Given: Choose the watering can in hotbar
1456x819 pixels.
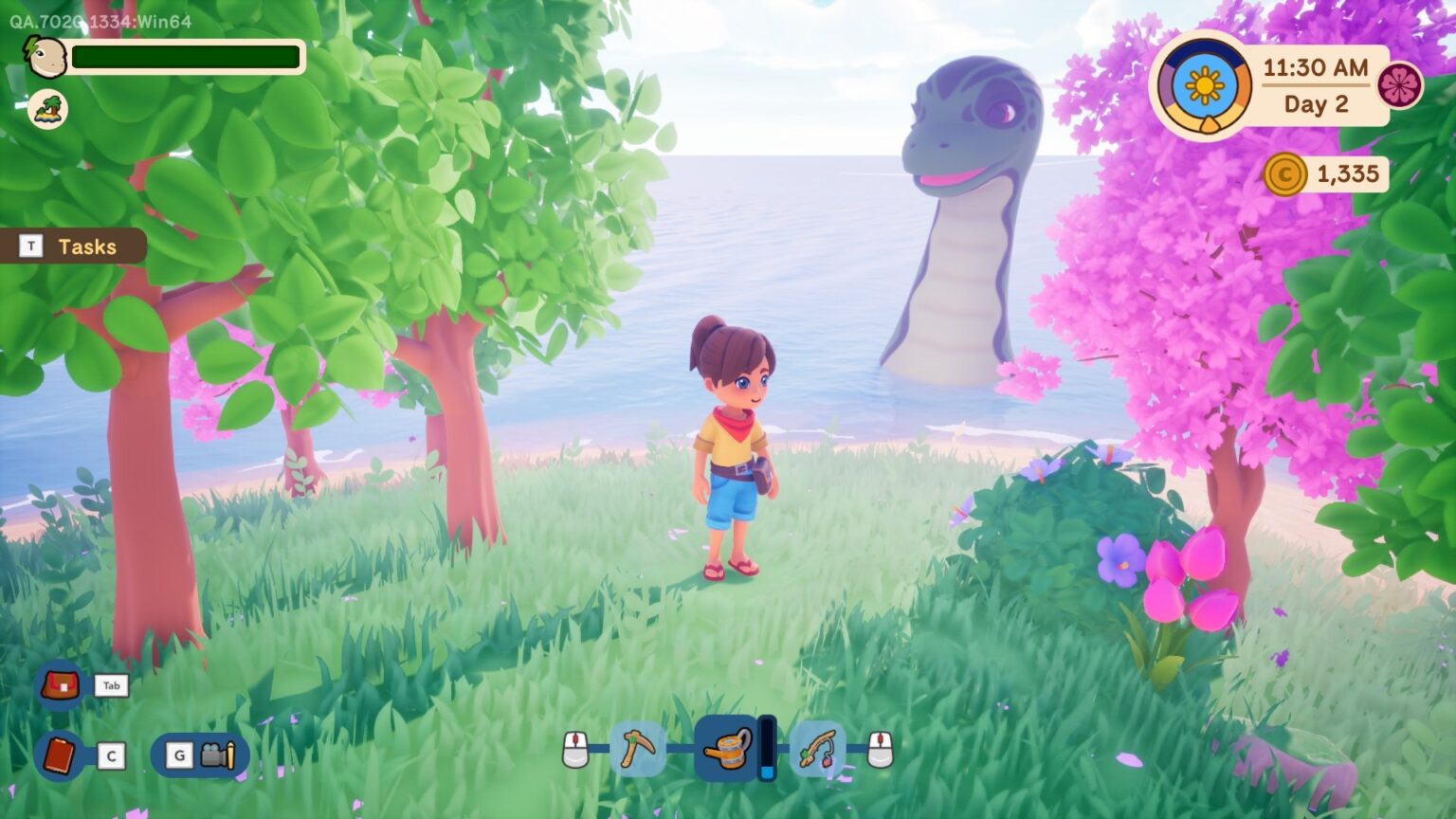Looking at the screenshot, I should 727,748.
